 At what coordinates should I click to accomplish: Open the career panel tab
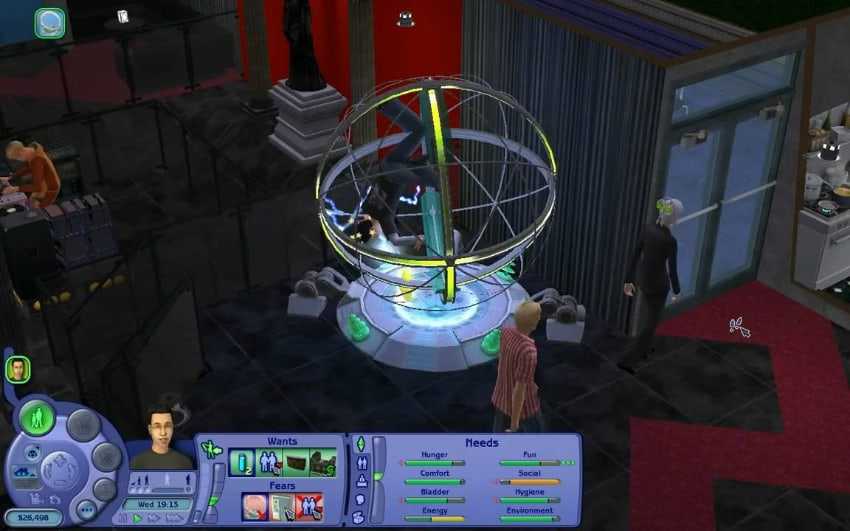click(x=361, y=480)
